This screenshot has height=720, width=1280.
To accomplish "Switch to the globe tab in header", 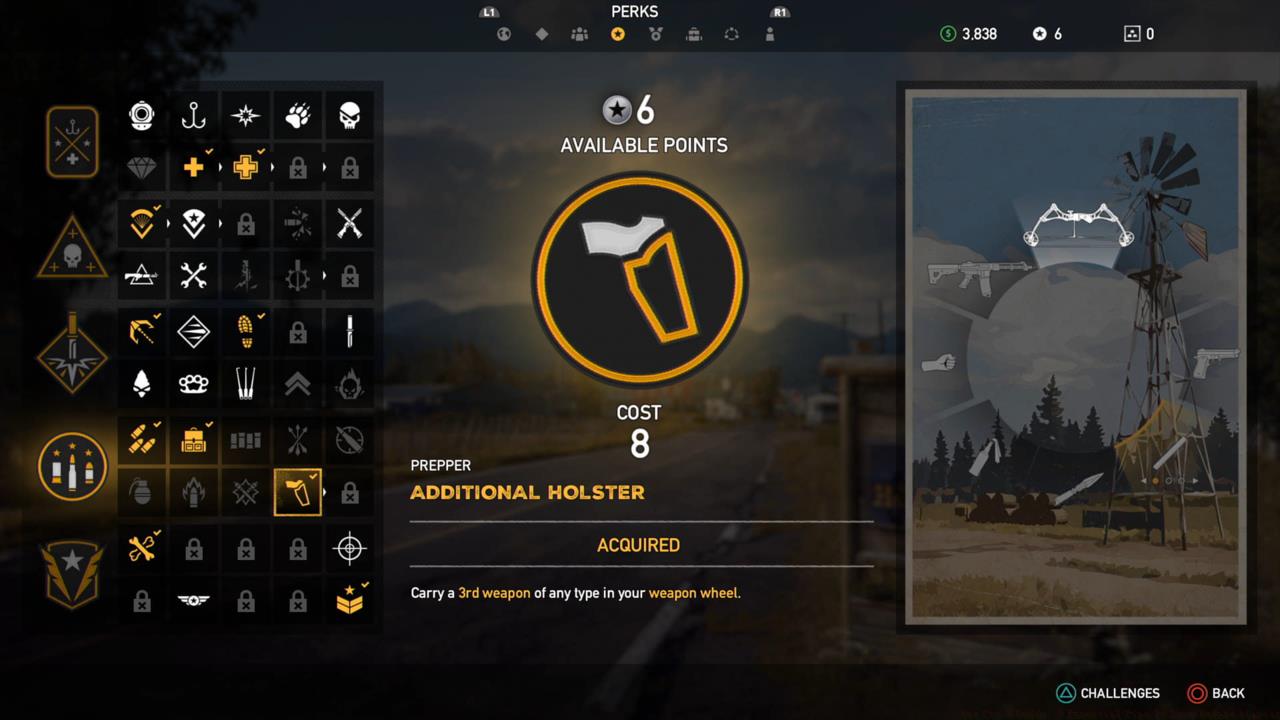I will point(503,33).
